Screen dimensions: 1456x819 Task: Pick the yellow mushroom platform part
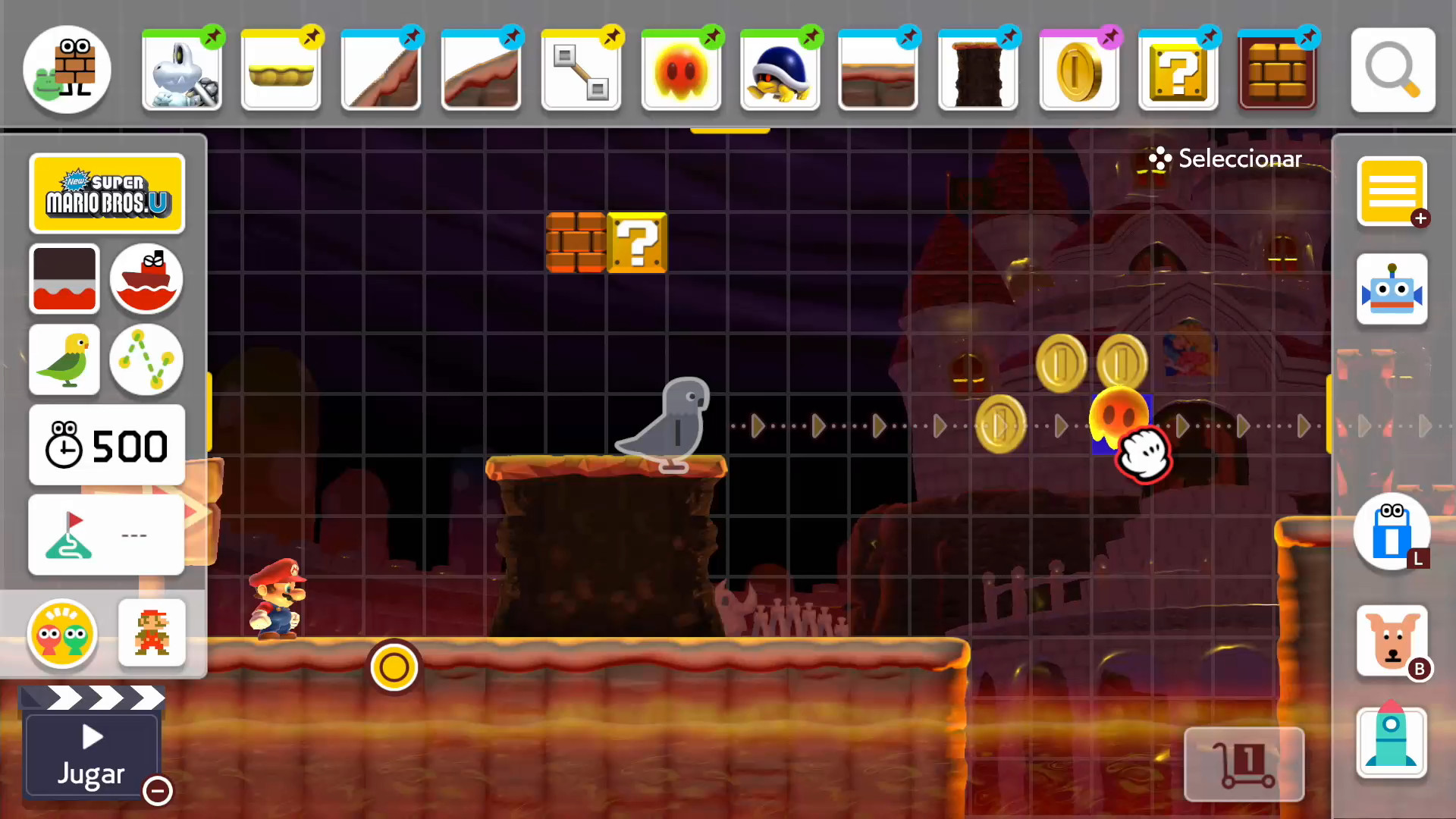point(281,72)
